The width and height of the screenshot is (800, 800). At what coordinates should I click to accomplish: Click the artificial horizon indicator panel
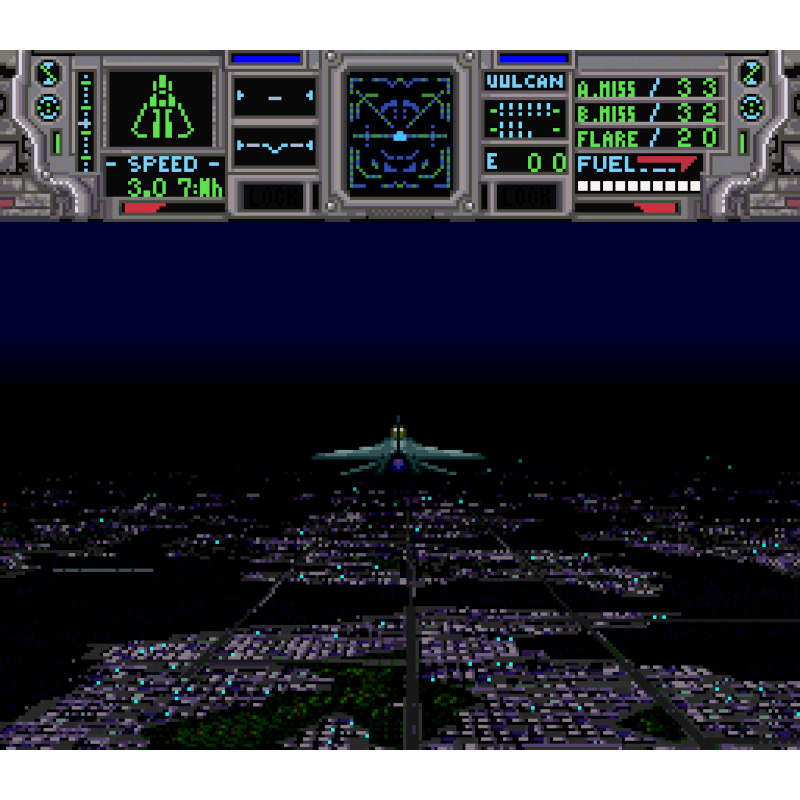274,146
